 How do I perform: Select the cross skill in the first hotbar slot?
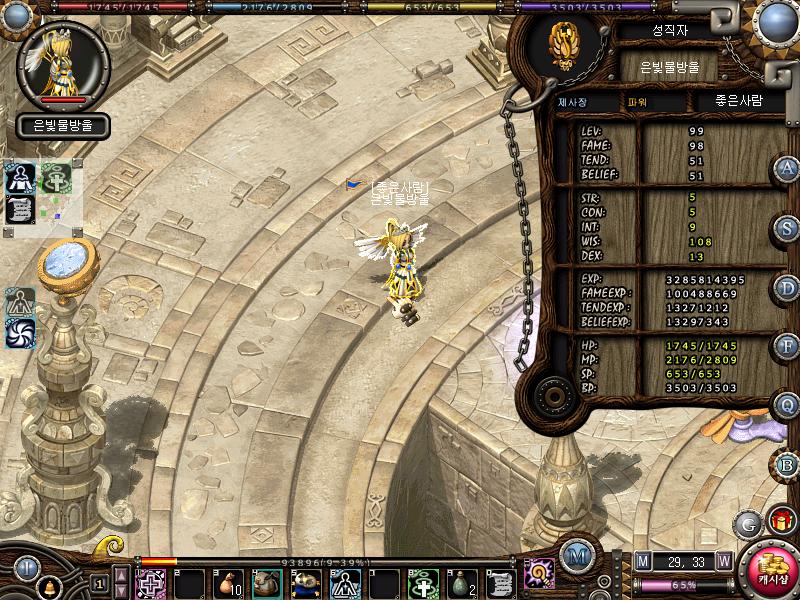pos(151,582)
